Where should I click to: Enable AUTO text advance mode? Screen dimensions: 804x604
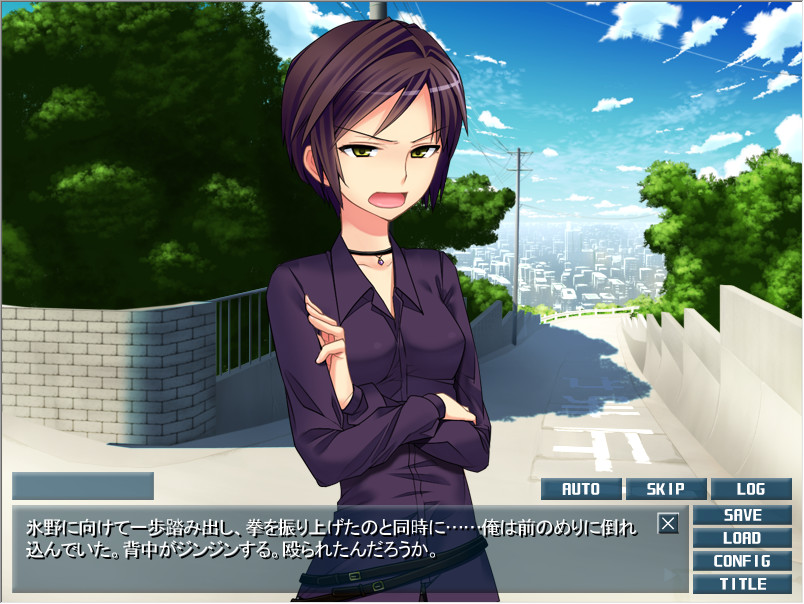(581, 489)
